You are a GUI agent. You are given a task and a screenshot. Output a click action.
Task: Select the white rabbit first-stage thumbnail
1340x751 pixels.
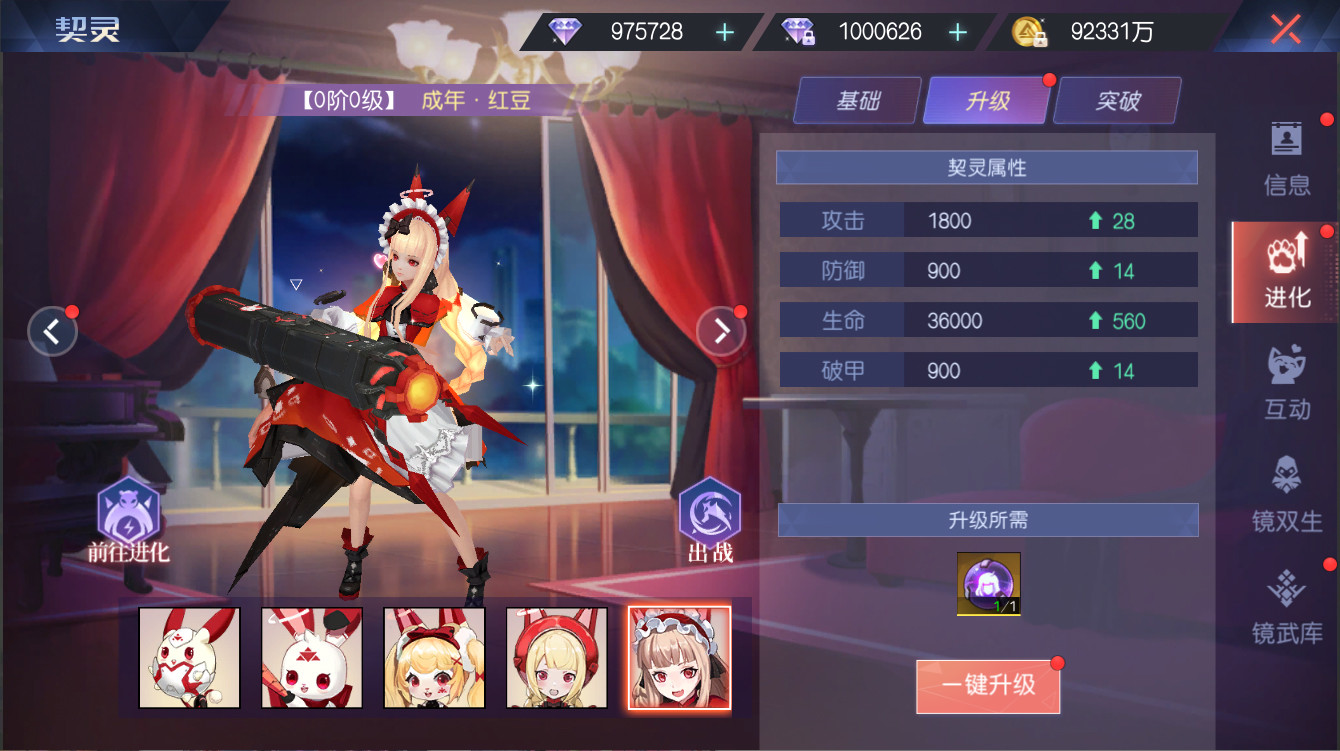click(190, 657)
